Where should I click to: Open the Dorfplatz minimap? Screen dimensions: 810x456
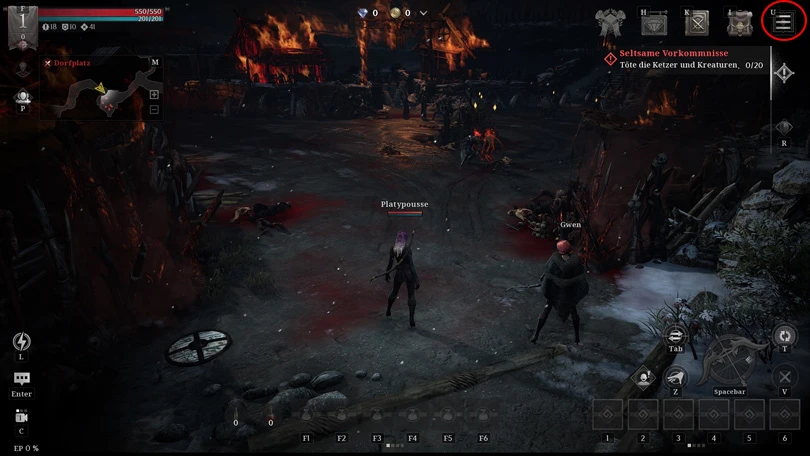pyautogui.click(x=97, y=90)
